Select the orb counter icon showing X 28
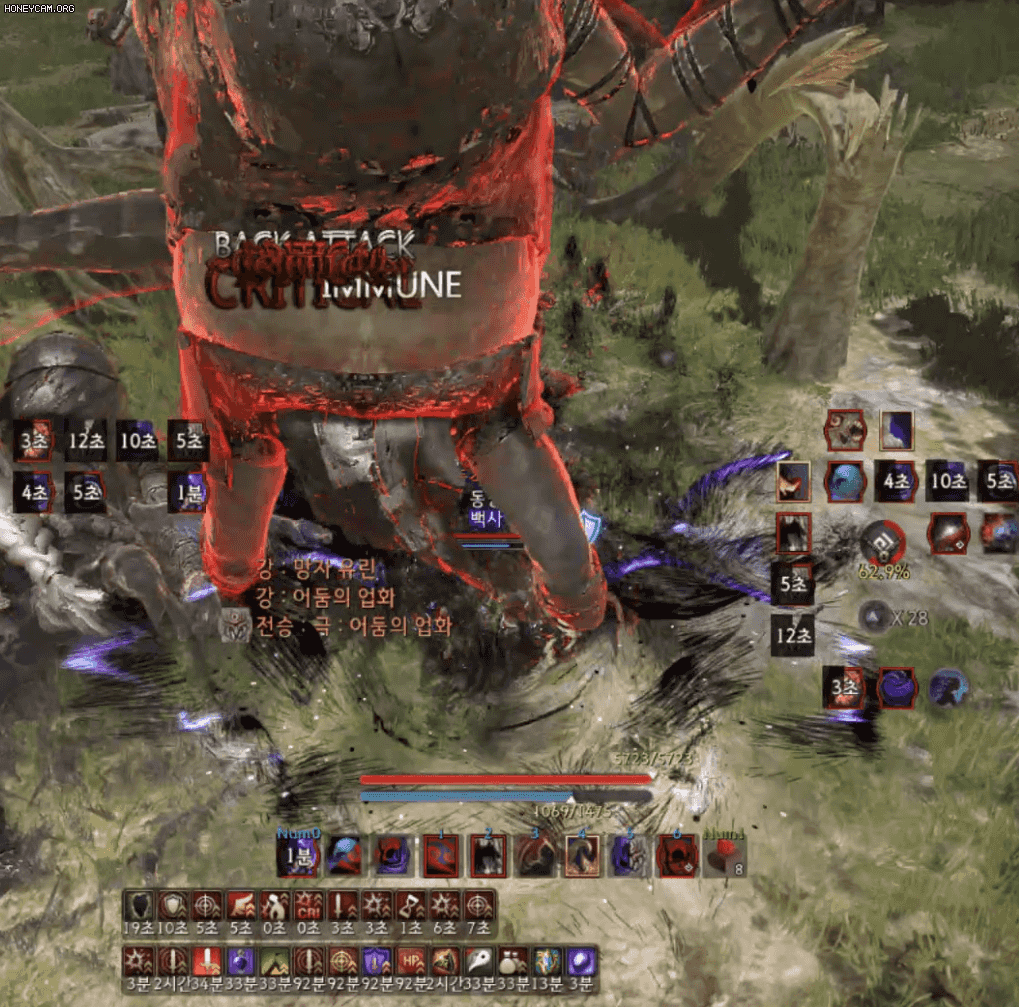 (x=875, y=617)
